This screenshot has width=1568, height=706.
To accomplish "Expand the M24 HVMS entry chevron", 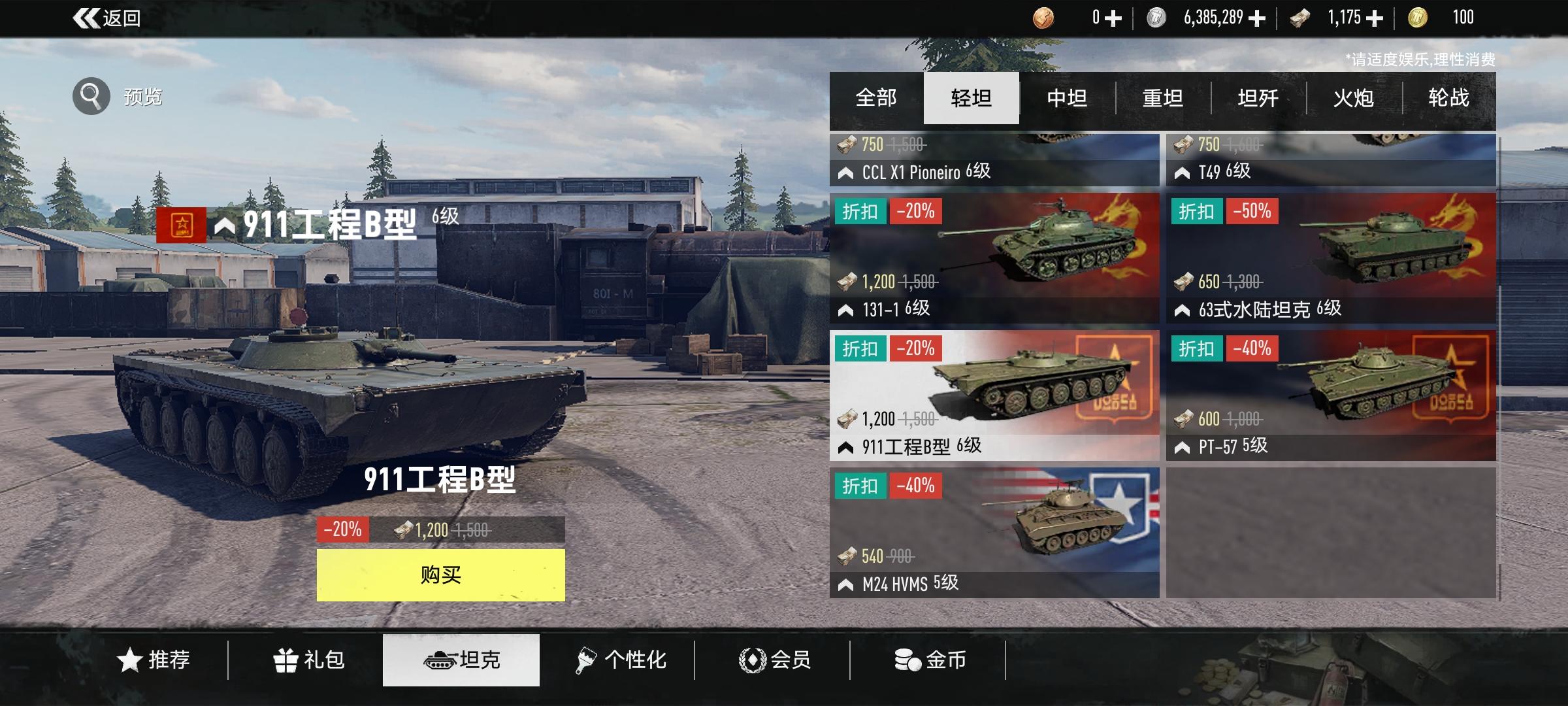I will [x=849, y=585].
